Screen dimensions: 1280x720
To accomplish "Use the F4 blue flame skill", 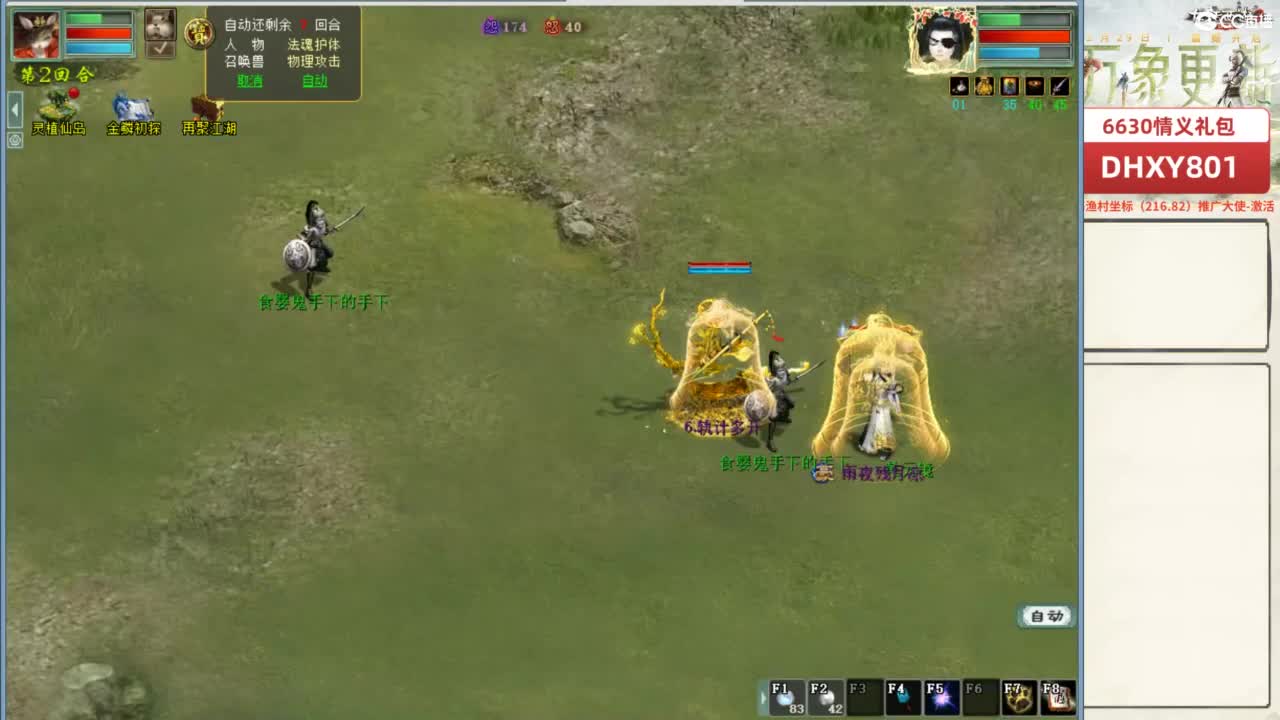I will click(903, 694).
